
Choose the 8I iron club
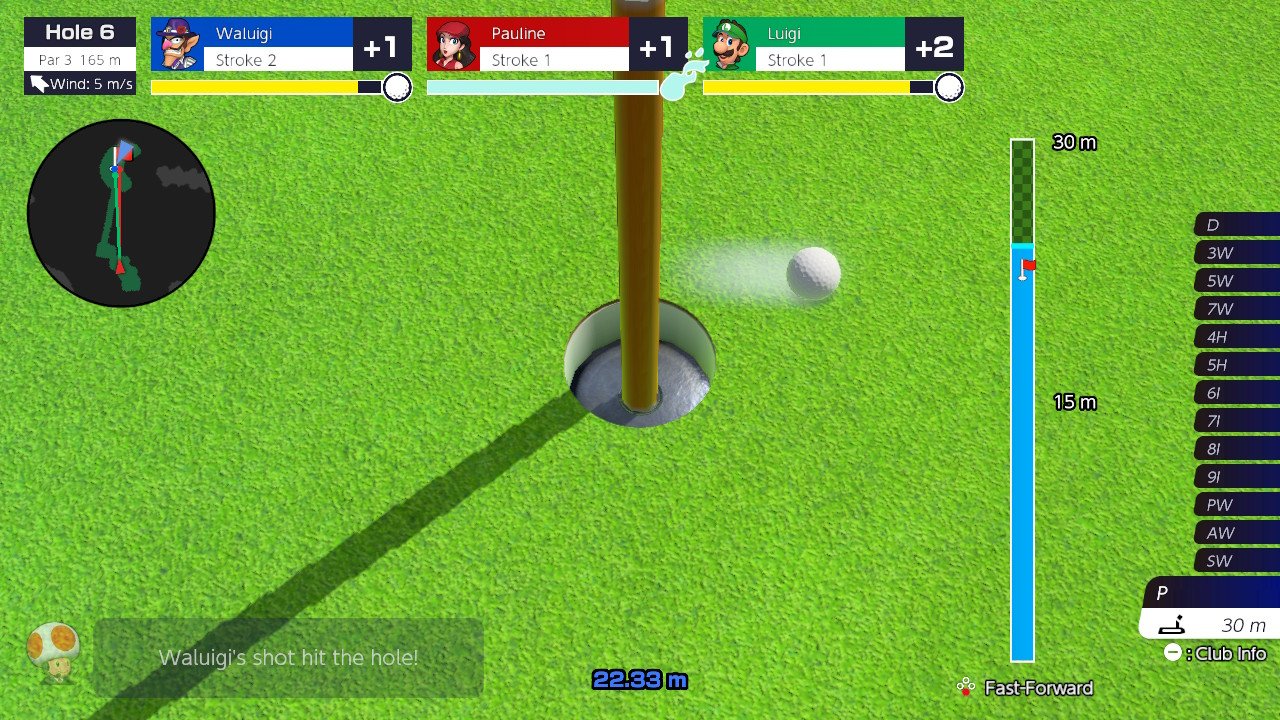coord(1237,449)
